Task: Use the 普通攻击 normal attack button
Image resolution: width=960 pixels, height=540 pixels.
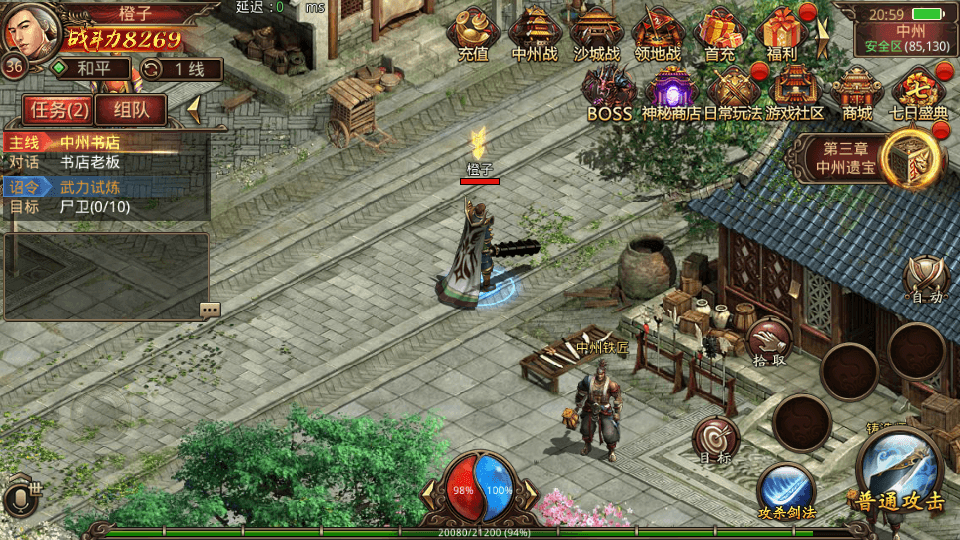Action: (x=898, y=472)
